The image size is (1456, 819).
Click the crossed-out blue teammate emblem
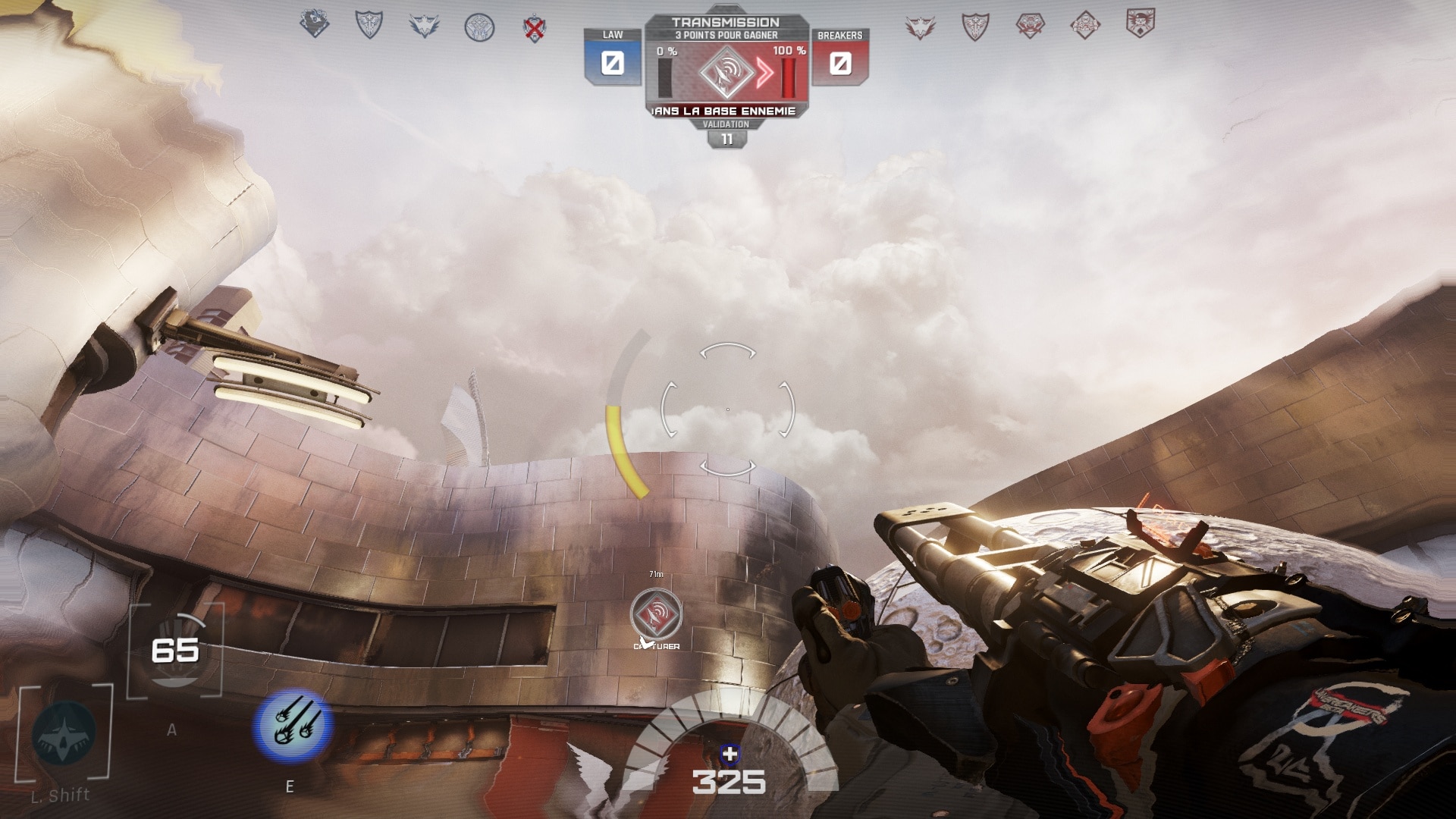[x=535, y=29]
